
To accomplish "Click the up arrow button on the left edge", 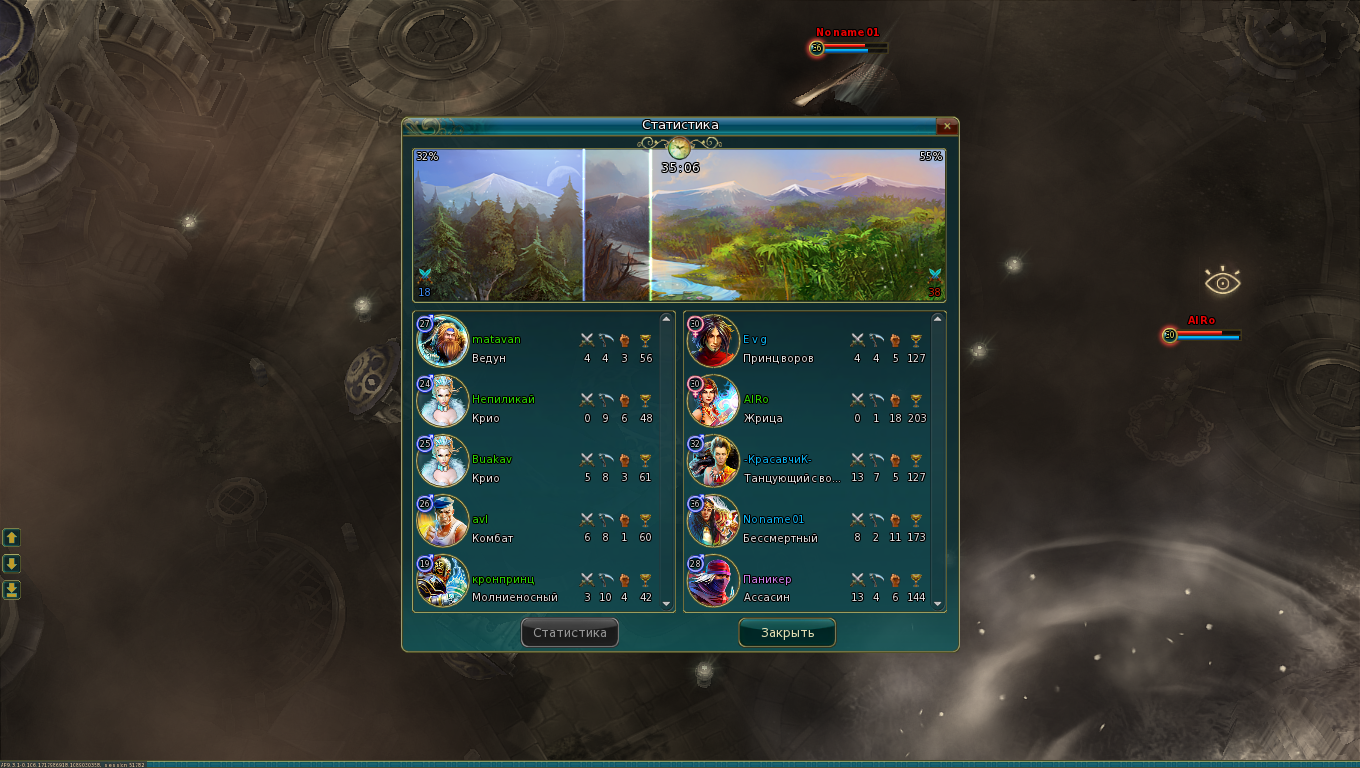I will [12, 538].
